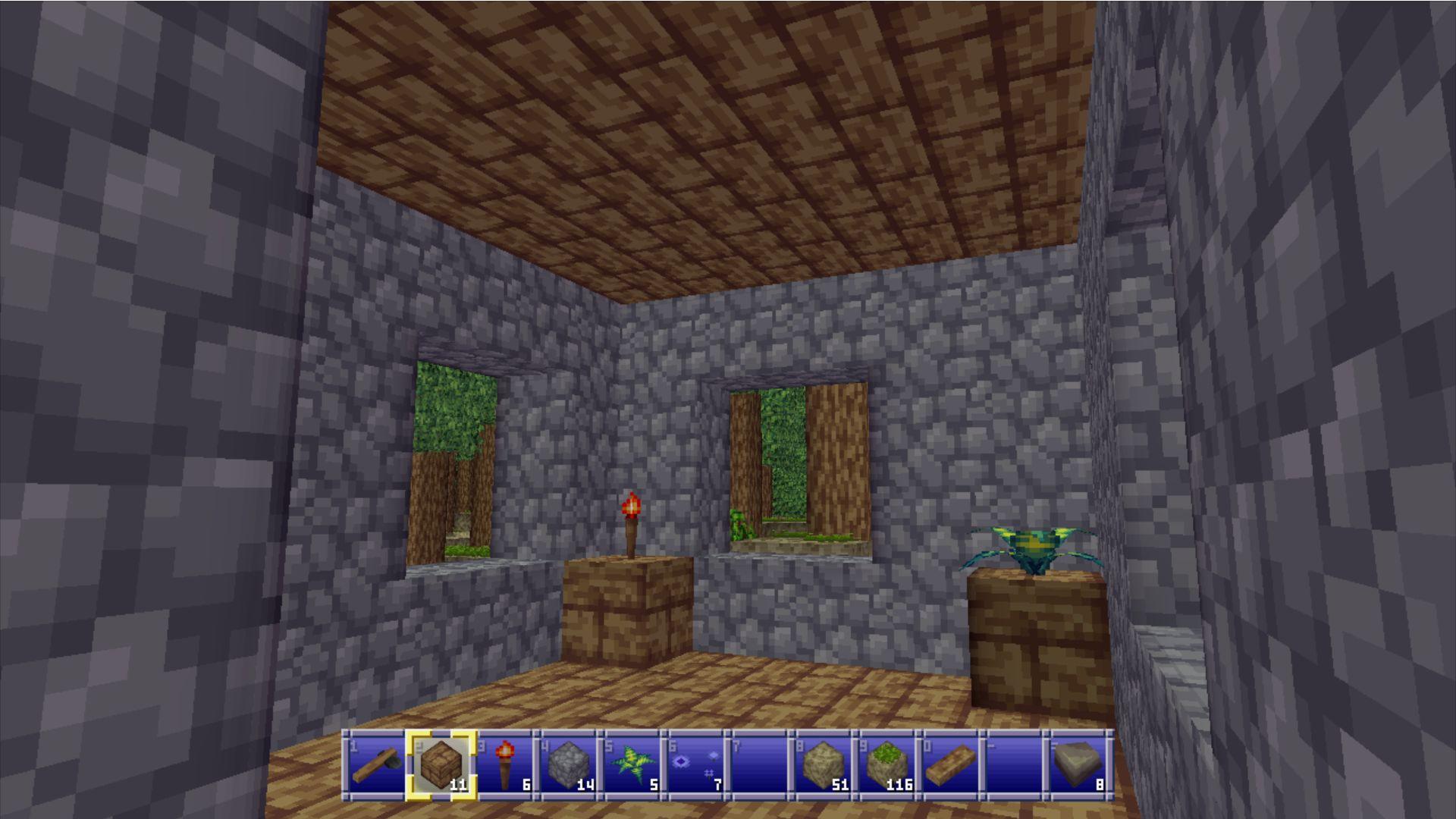Choose the wood planks block slot
This screenshot has width=1456, height=819.
click(441, 764)
